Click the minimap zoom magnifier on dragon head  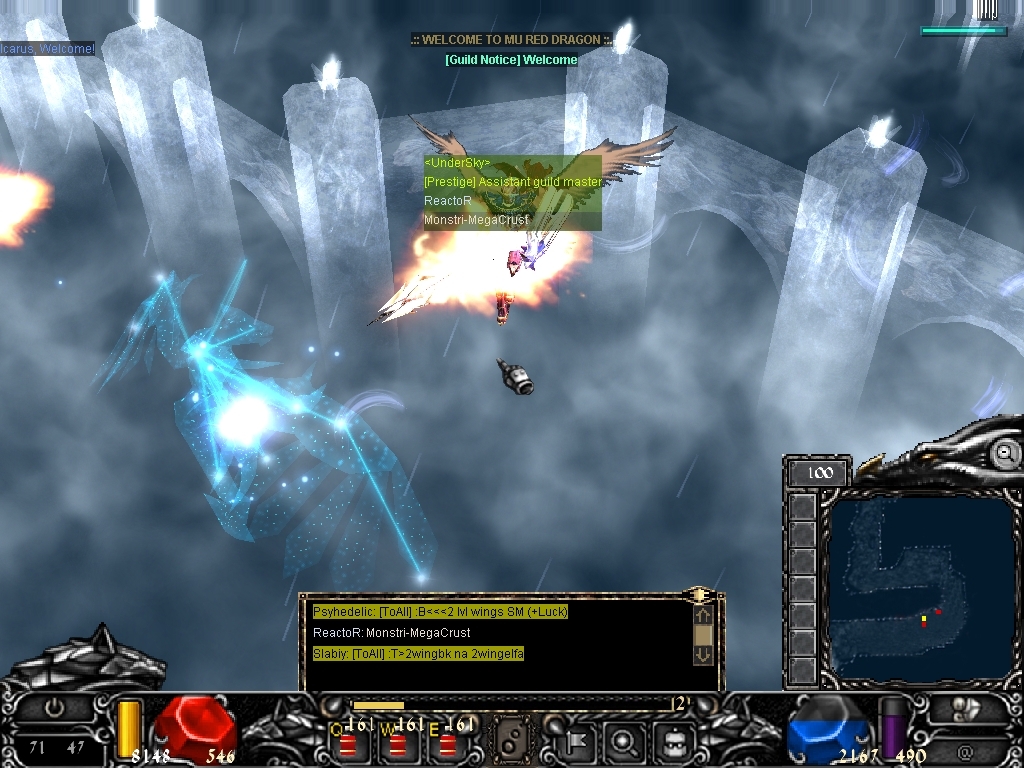[x=1003, y=454]
